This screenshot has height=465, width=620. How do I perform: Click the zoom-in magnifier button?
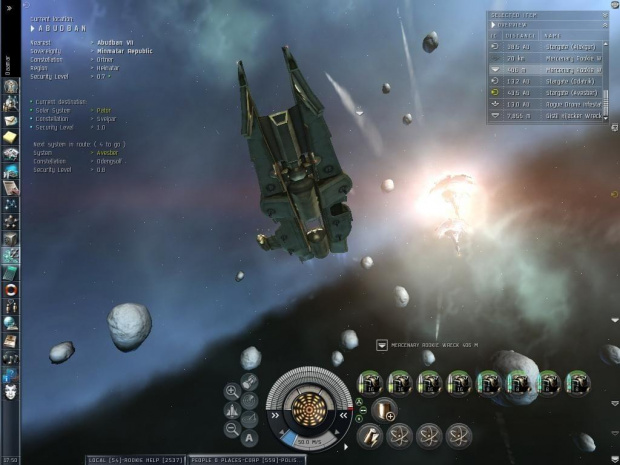232,392
